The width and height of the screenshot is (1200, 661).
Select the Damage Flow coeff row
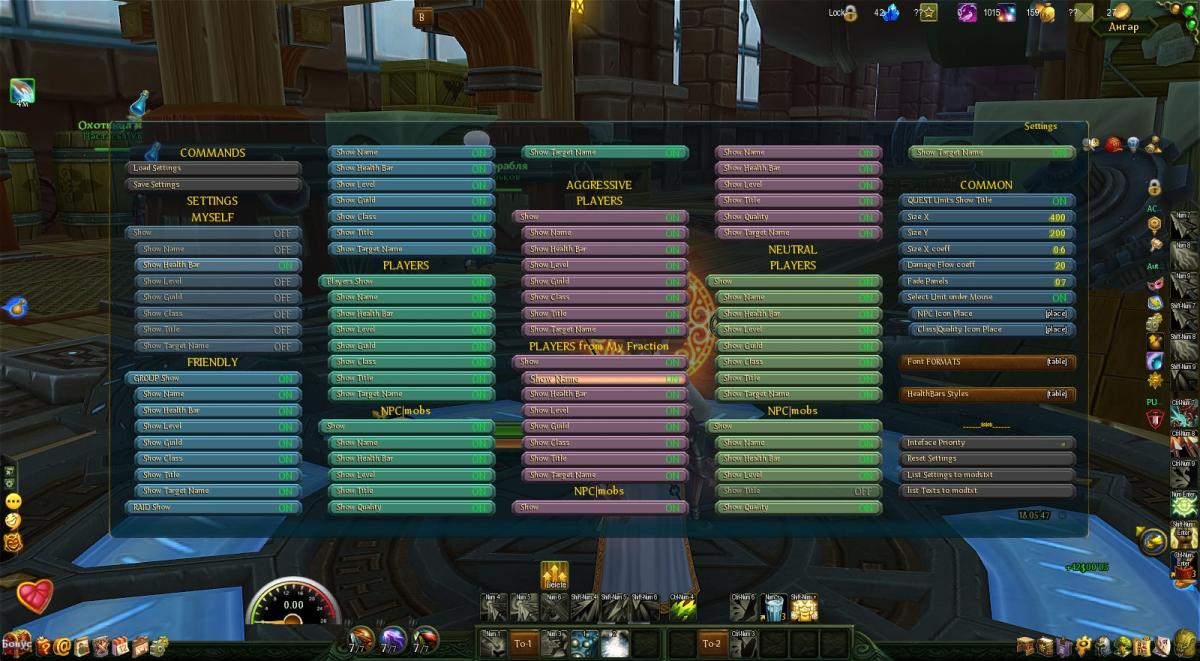click(987, 265)
